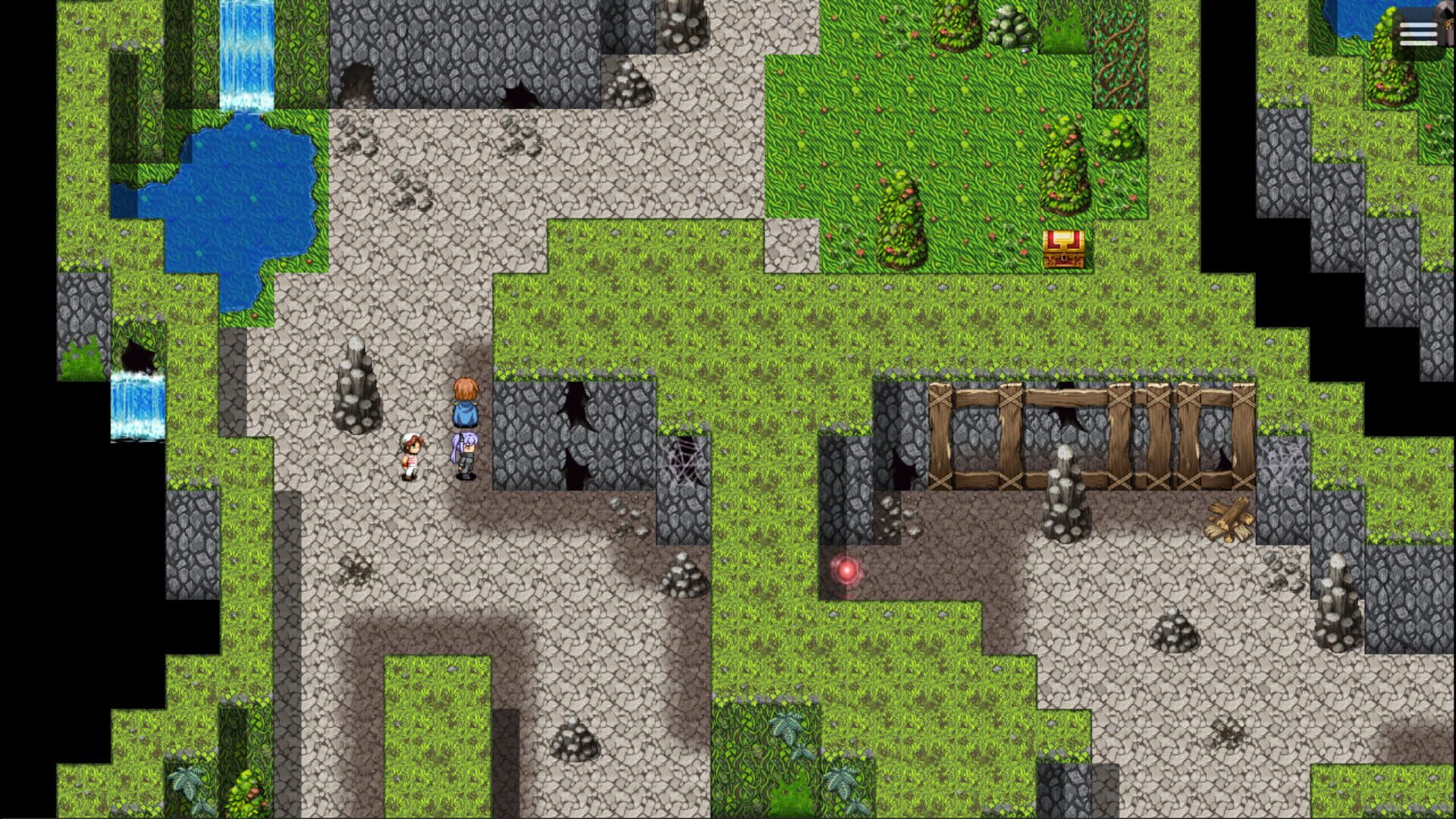Image resolution: width=1456 pixels, height=819 pixels.
Task: Click the glowing red orb encounter
Action: tap(846, 570)
